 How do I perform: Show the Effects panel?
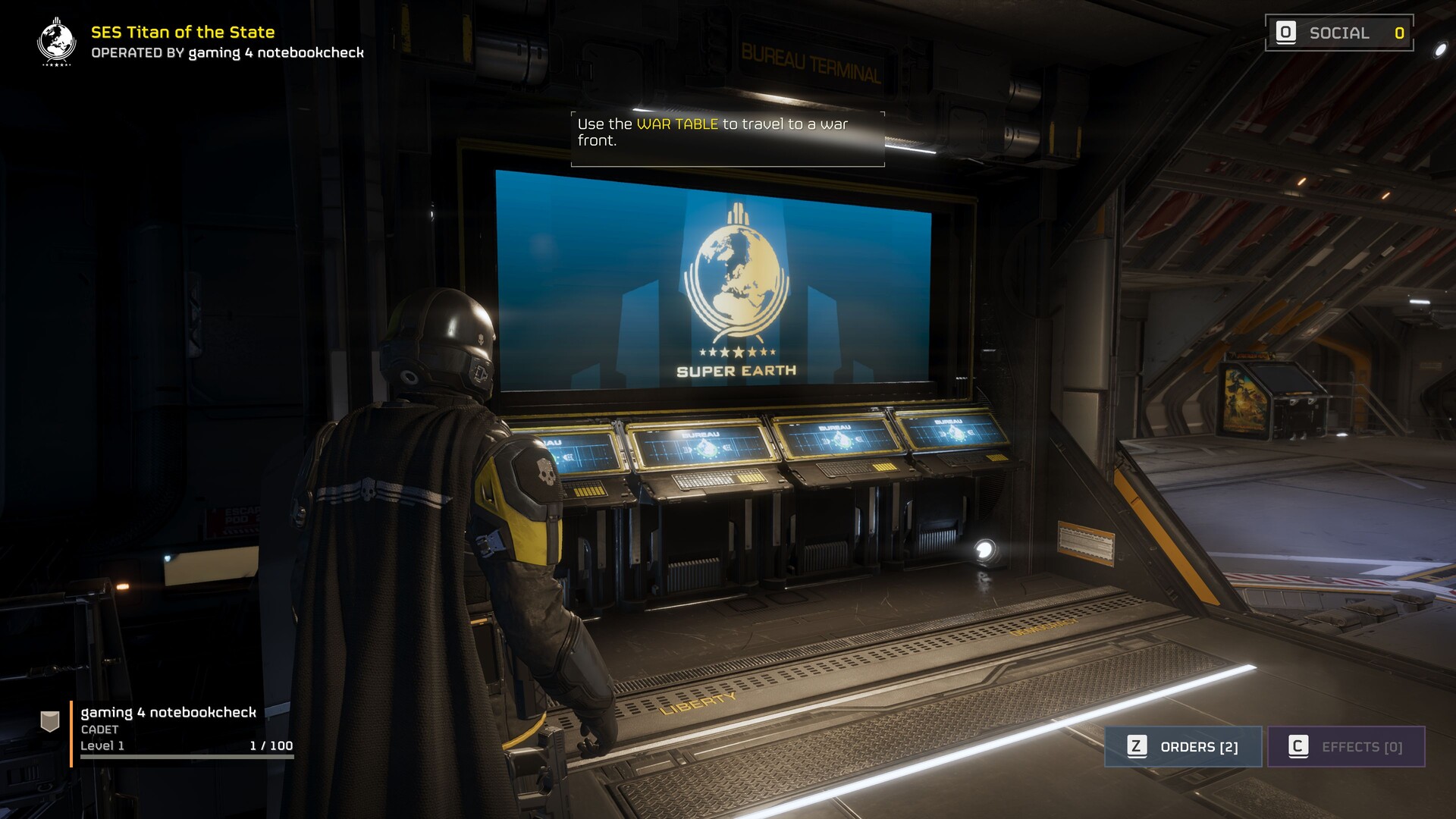tap(1346, 747)
